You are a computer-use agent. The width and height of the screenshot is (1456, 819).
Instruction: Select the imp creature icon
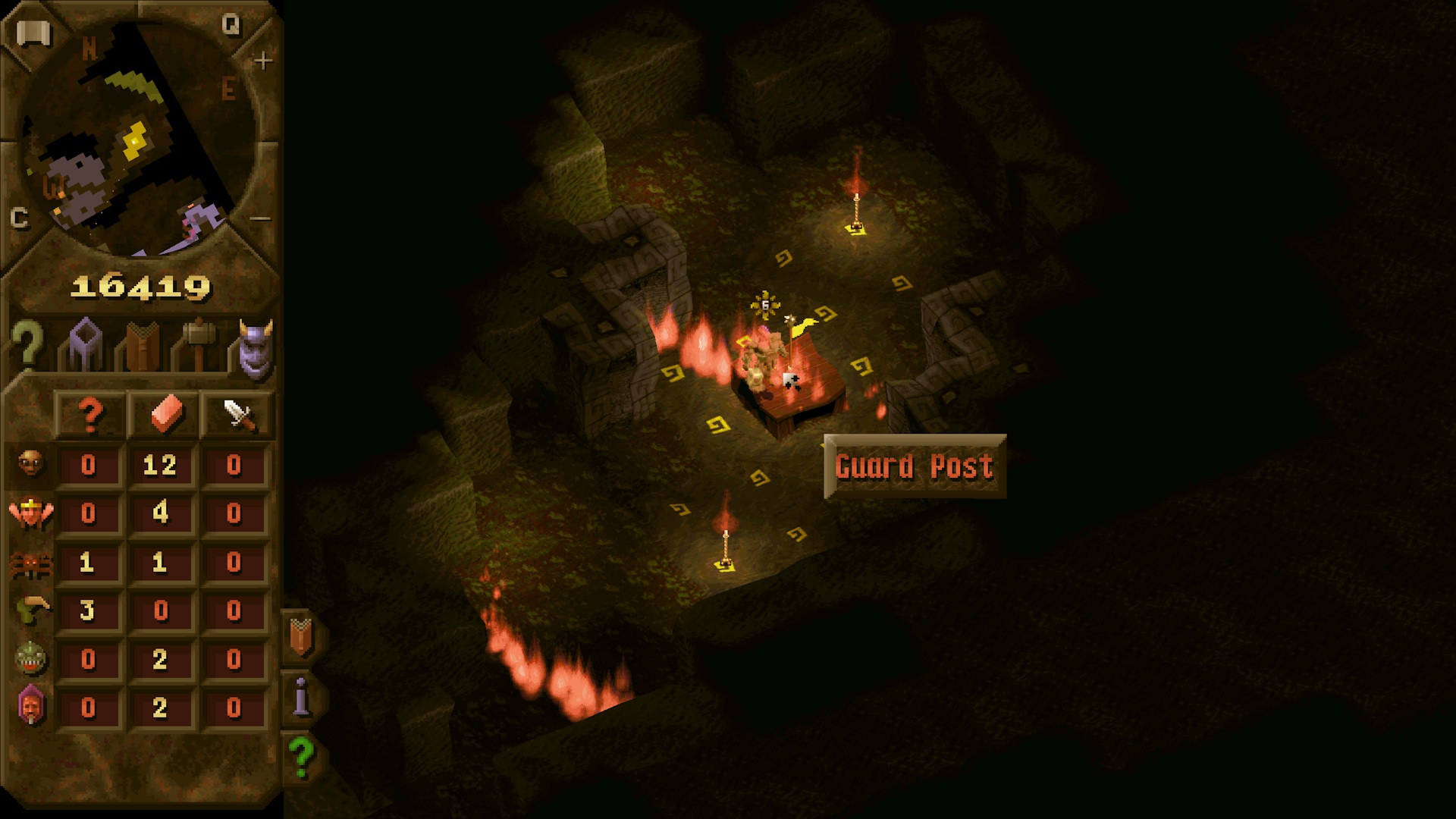click(x=30, y=463)
